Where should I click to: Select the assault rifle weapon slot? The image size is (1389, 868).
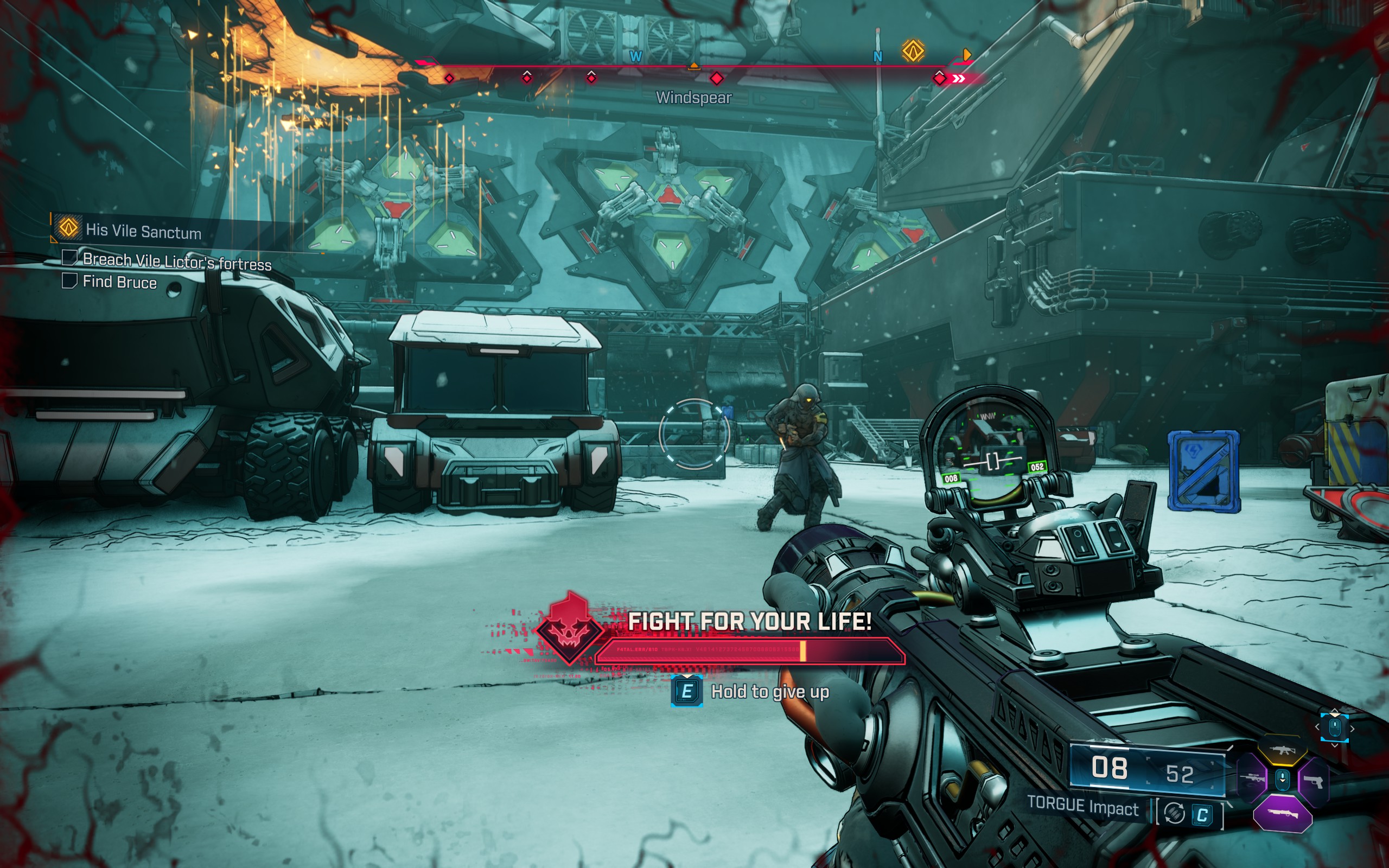pos(1282,750)
